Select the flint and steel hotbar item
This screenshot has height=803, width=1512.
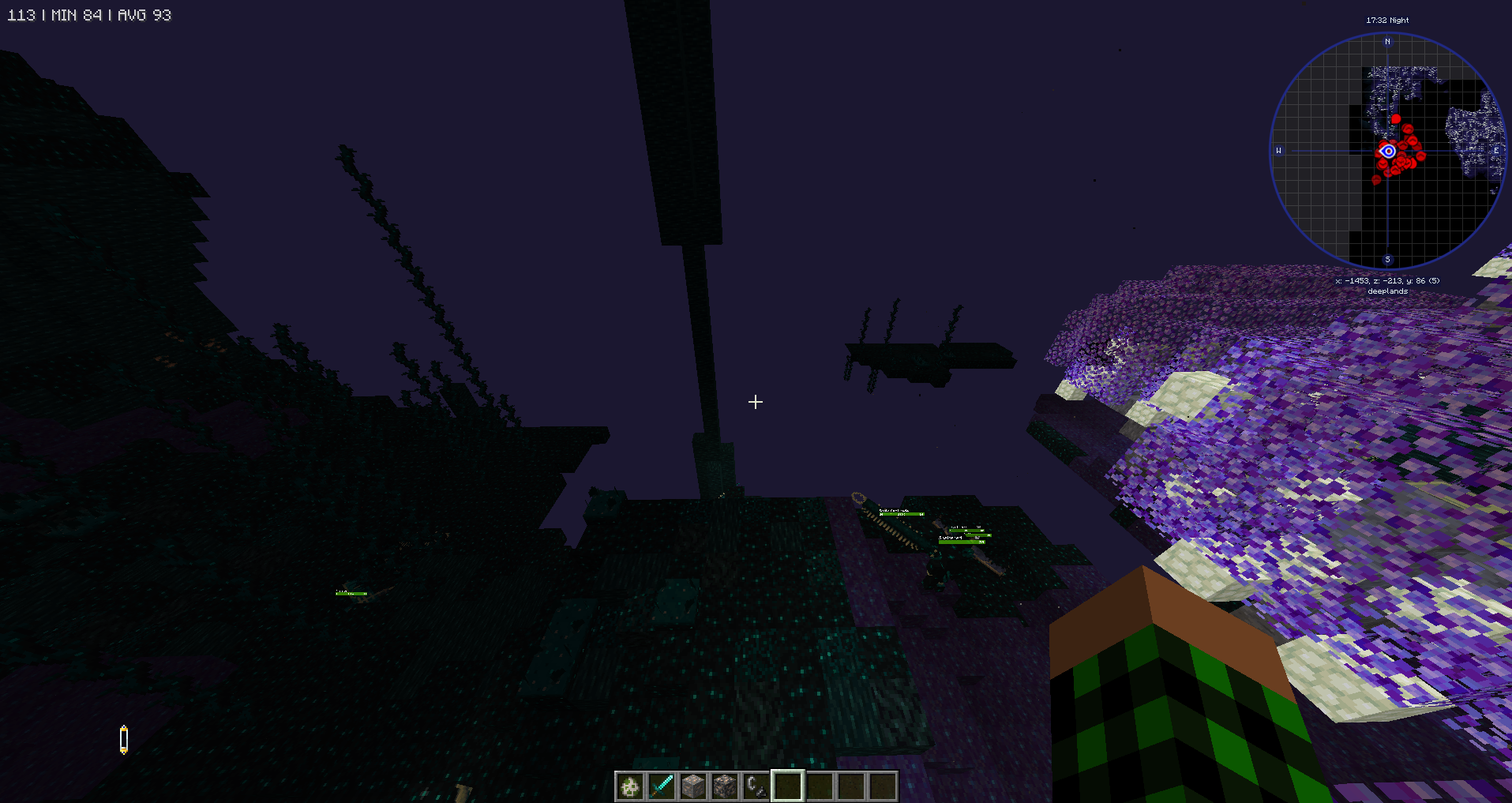[x=756, y=786]
